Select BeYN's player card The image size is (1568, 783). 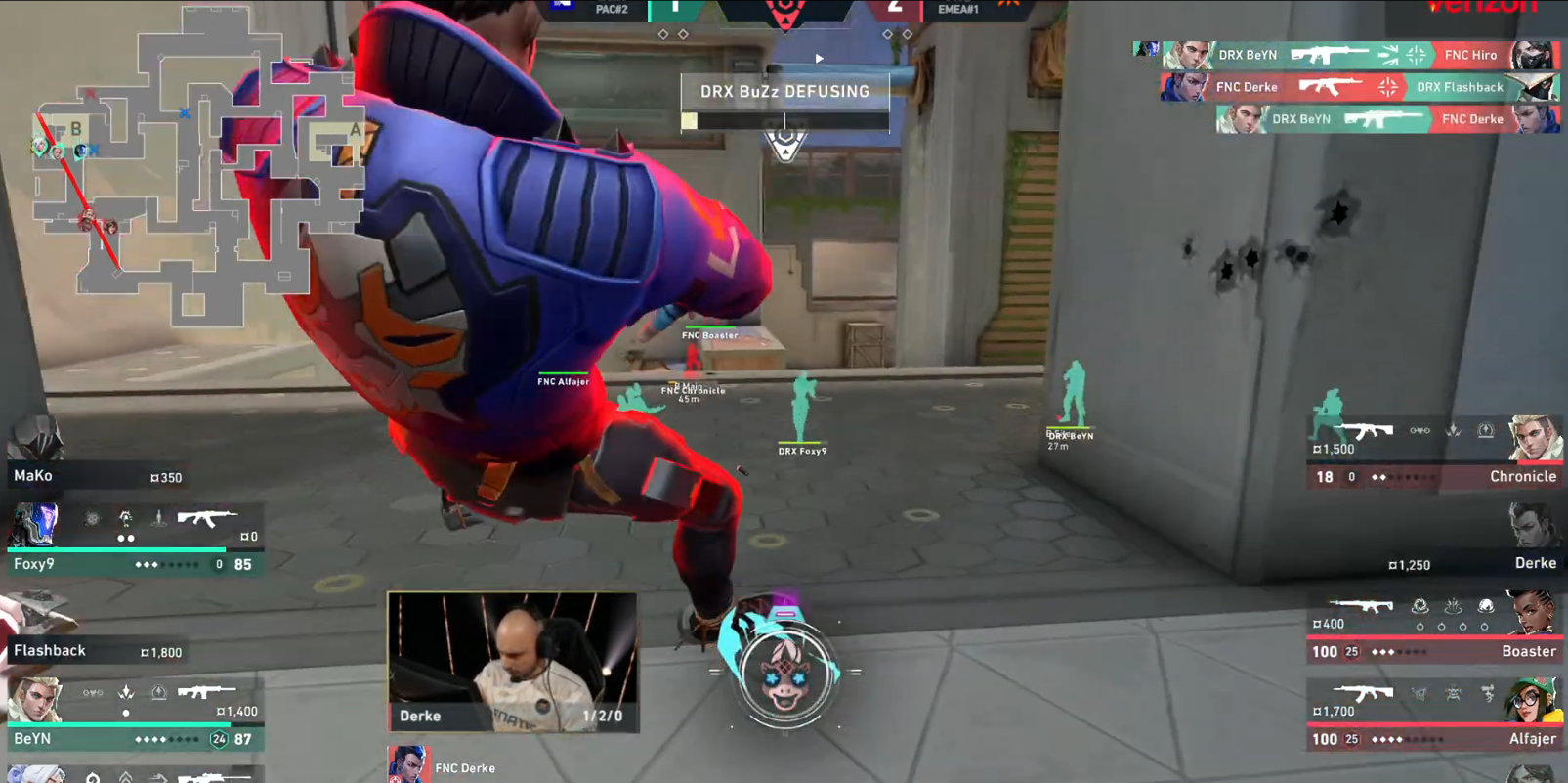[135, 716]
